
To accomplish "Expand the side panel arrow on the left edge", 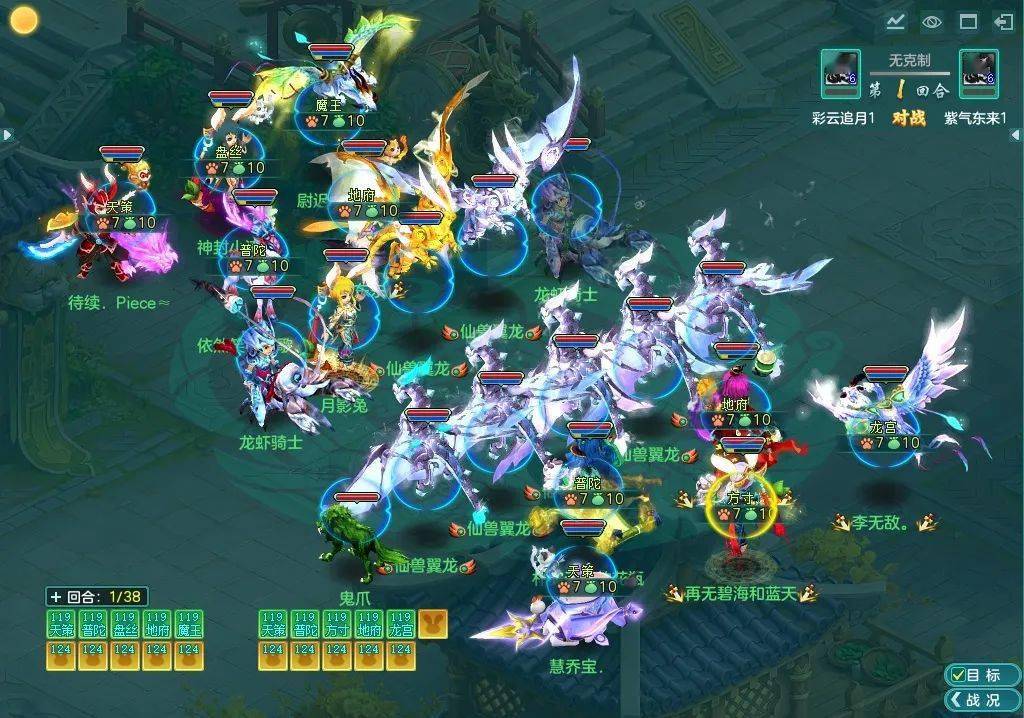I will tap(5, 134).
